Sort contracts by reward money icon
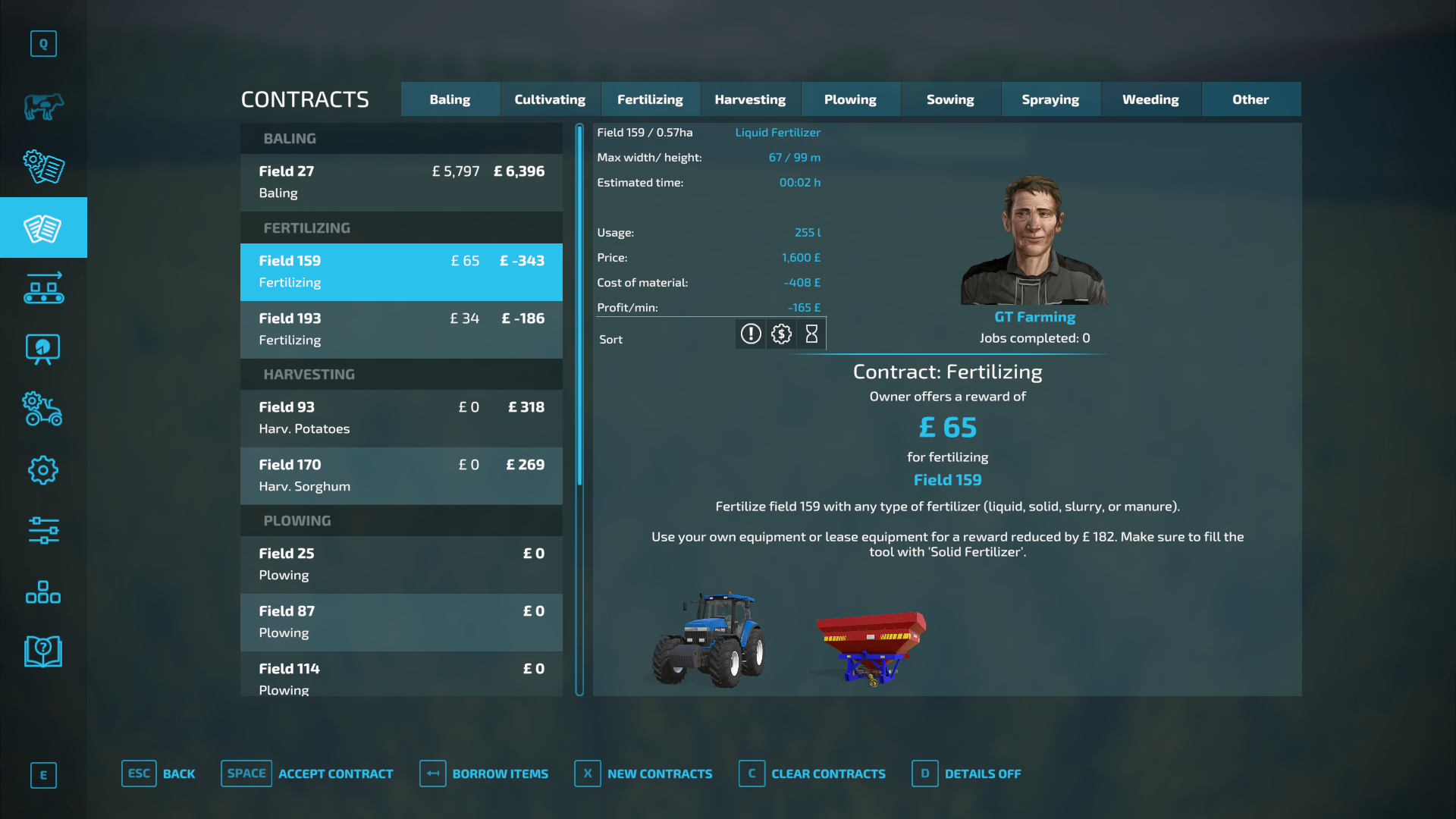This screenshot has width=1456, height=819. 781,334
